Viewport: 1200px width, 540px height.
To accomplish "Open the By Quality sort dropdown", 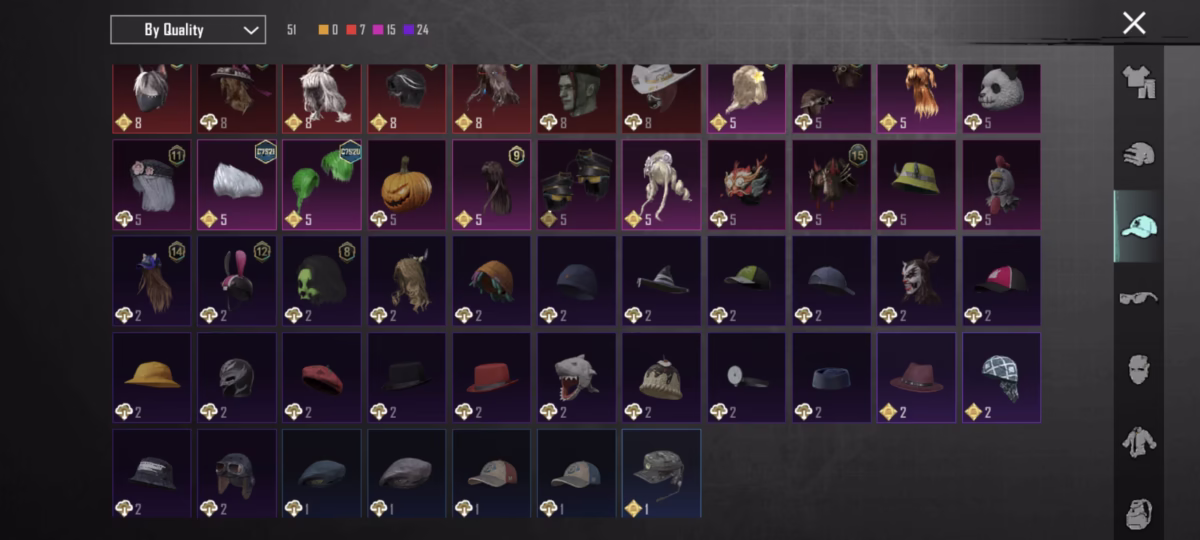I will tap(188, 30).
